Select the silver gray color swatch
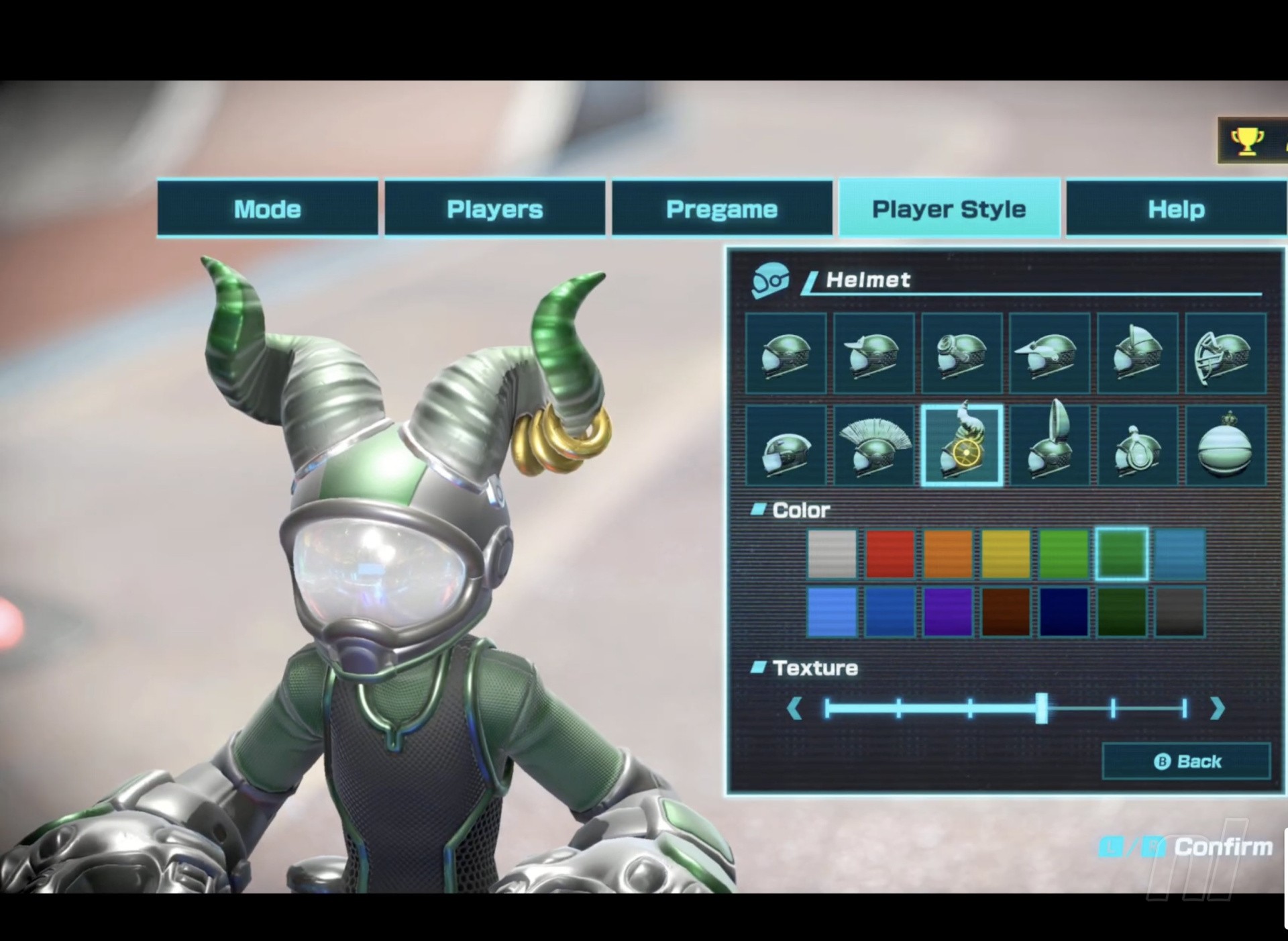 [x=832, y=554]
